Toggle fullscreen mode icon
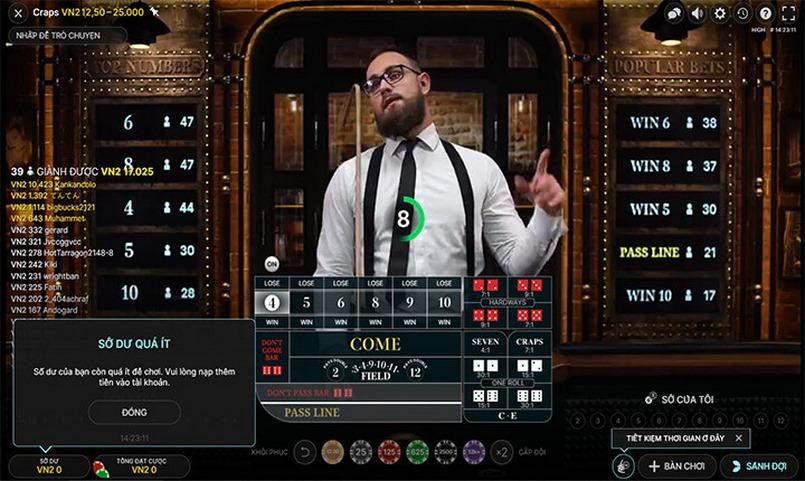This screenshot has width=805, height=481. point(788,13)
